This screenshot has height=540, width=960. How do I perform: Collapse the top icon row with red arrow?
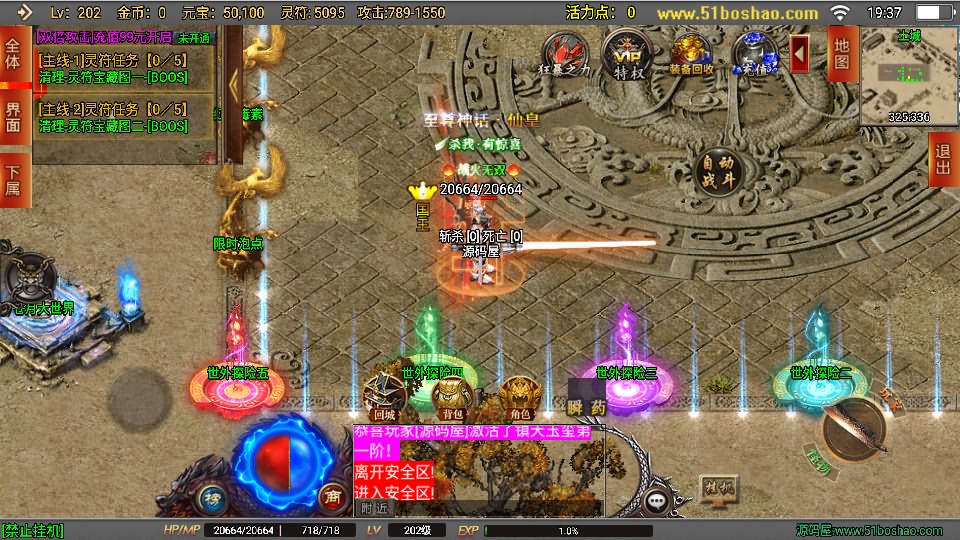click(800, 53)
